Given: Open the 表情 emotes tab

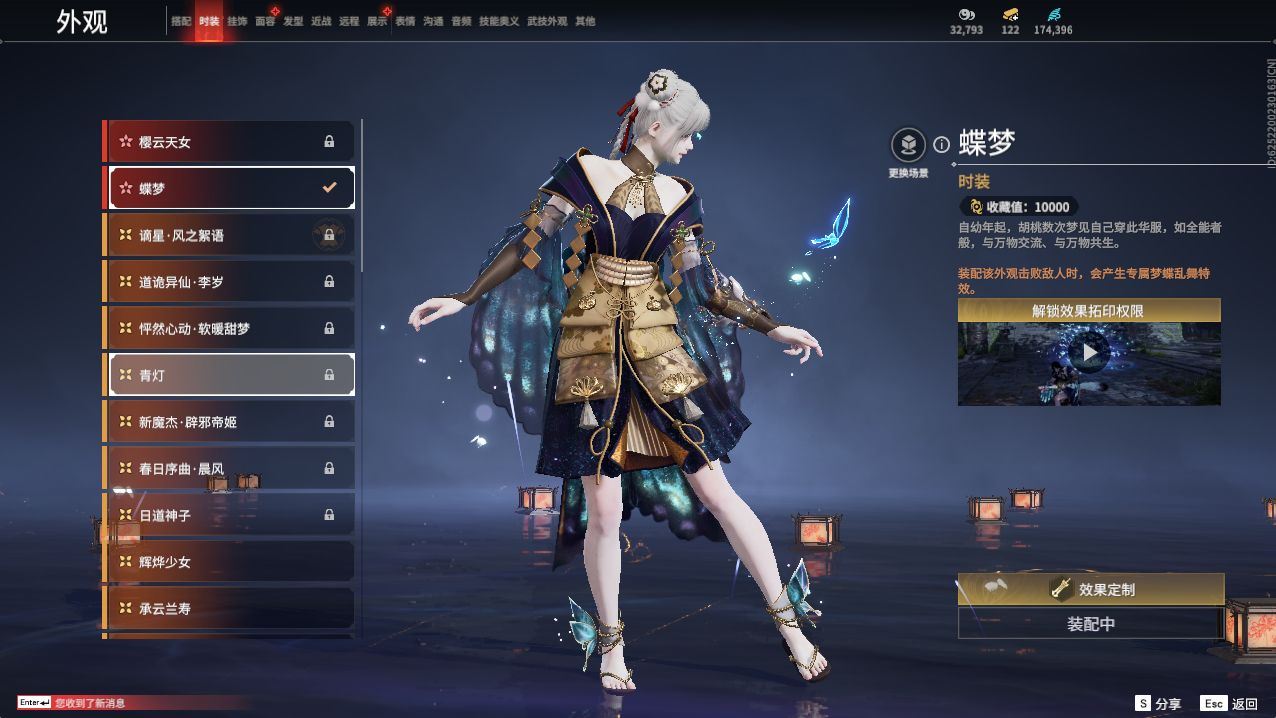Looking at the screenshot, I should 405,21.
